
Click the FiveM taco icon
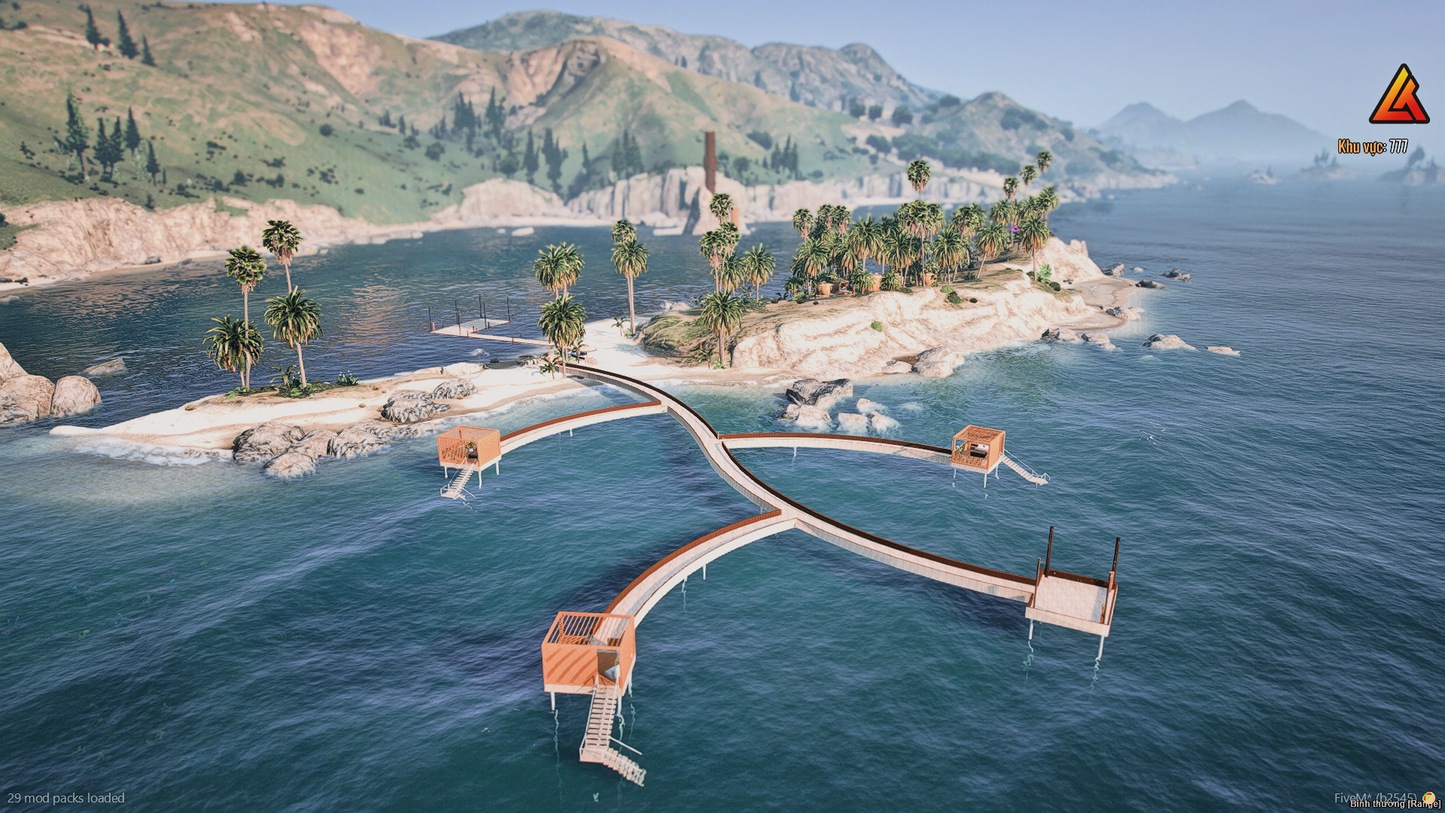pyautogui.click(x=1428, y=797)
